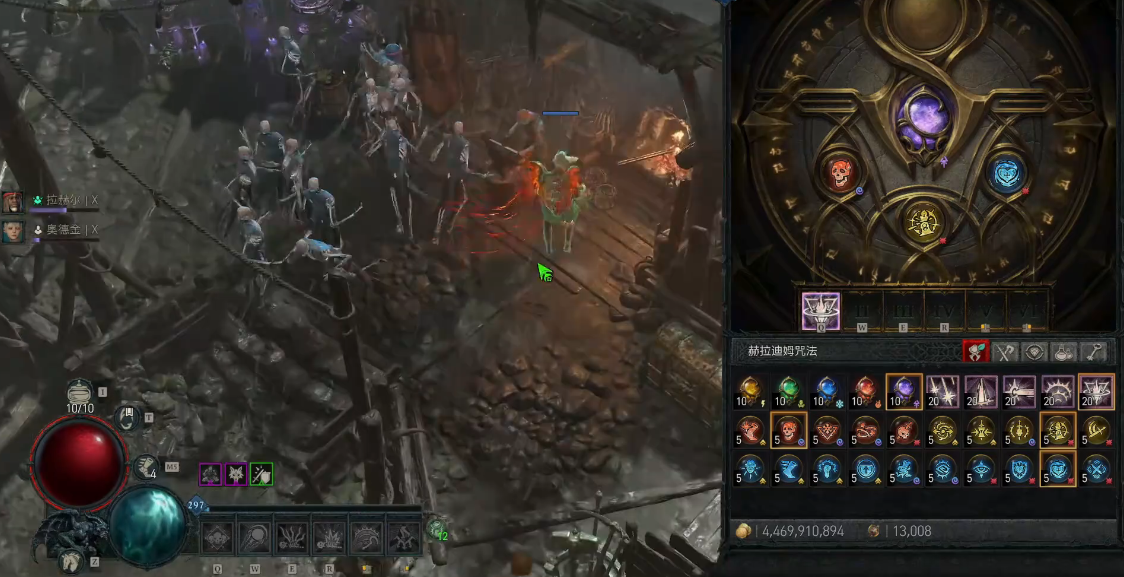The height and width of the screenshot is (577, 1124).
Task: Click the town portal scroll icon
Action: point(126,418)
